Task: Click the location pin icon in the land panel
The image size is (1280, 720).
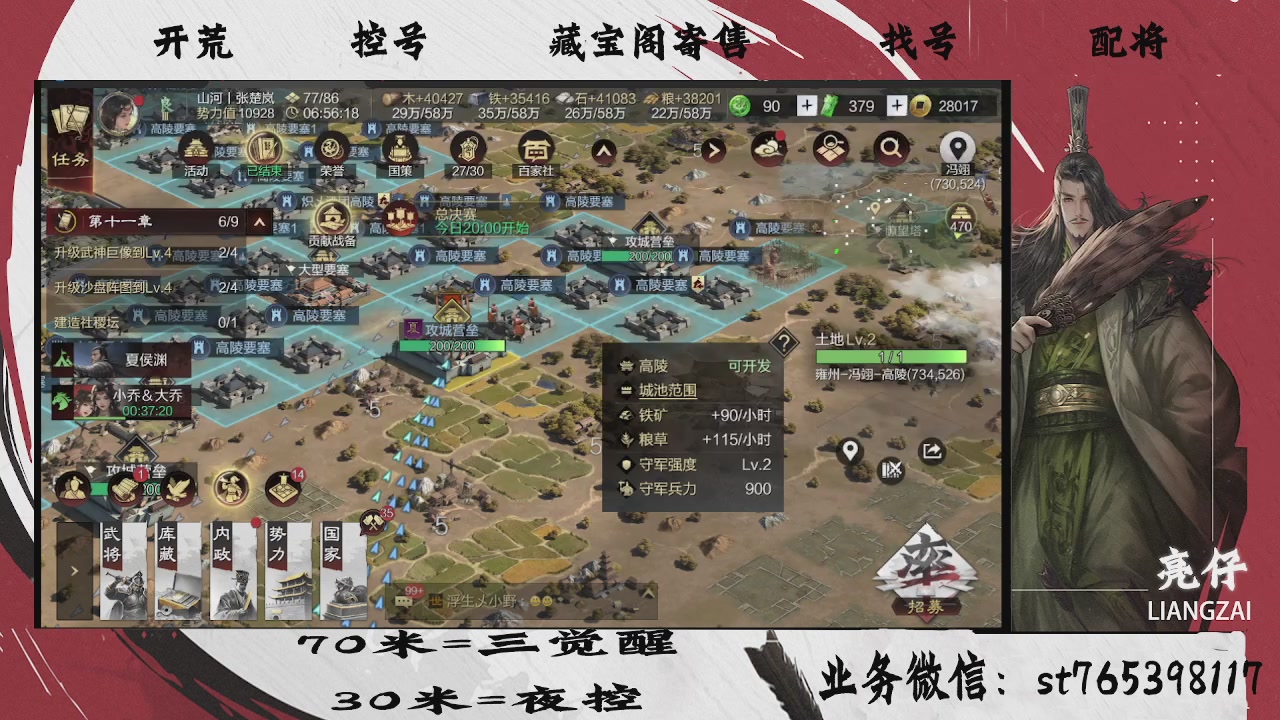Action: point(849,449)
